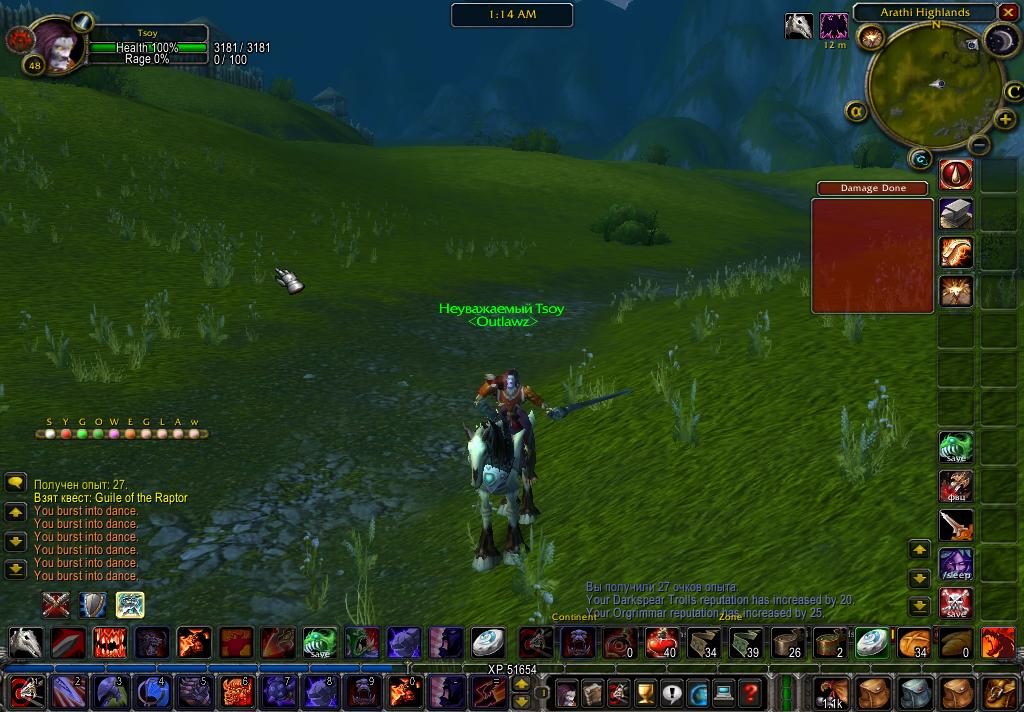The width and height of the screenshot is (1024, 712).
Task: Open the main backpack with the gold count
Action: click(x=830, y=692)
